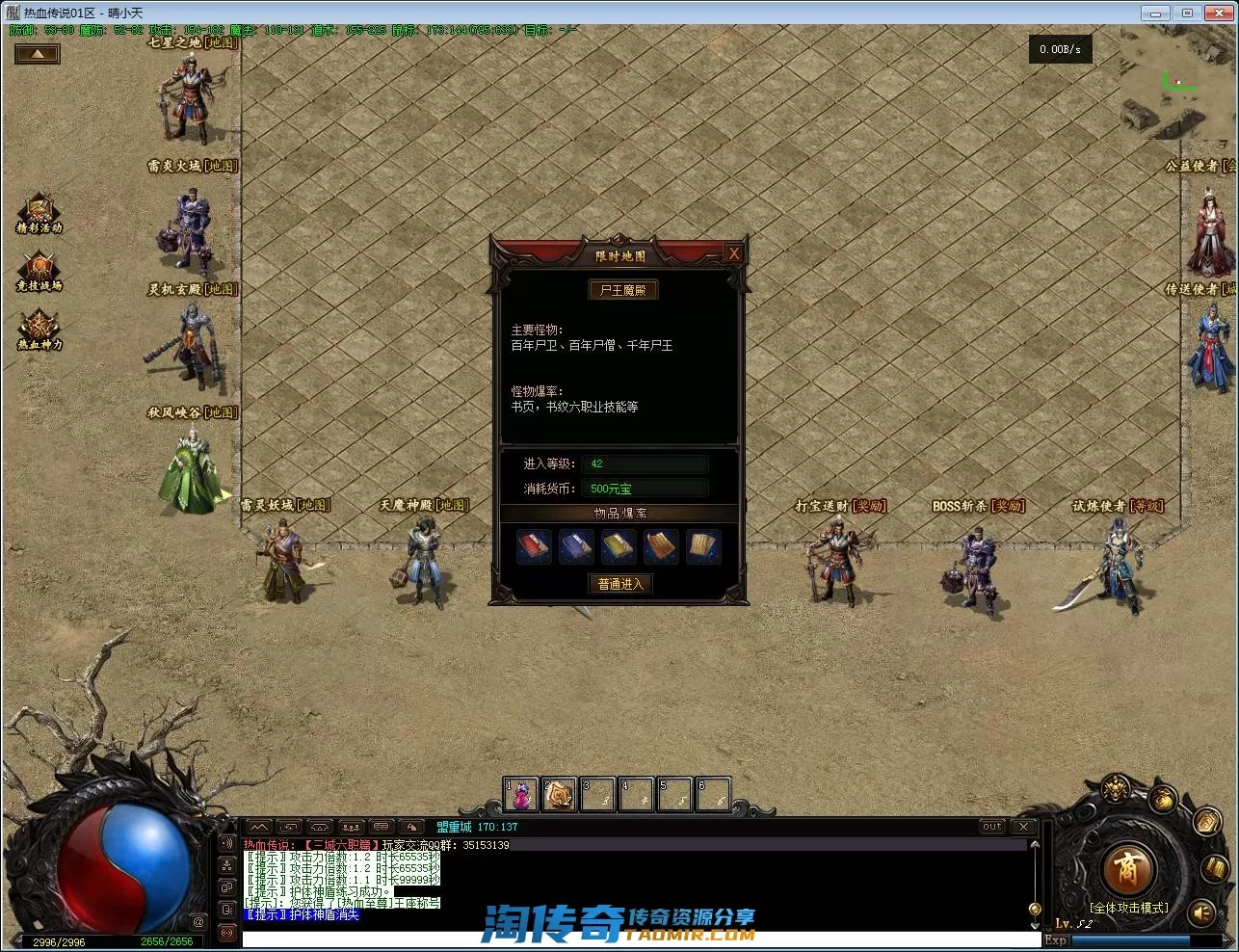1239x952 pixels.
Task: Select the red skill book drop icon
Action: click(534, 546)
